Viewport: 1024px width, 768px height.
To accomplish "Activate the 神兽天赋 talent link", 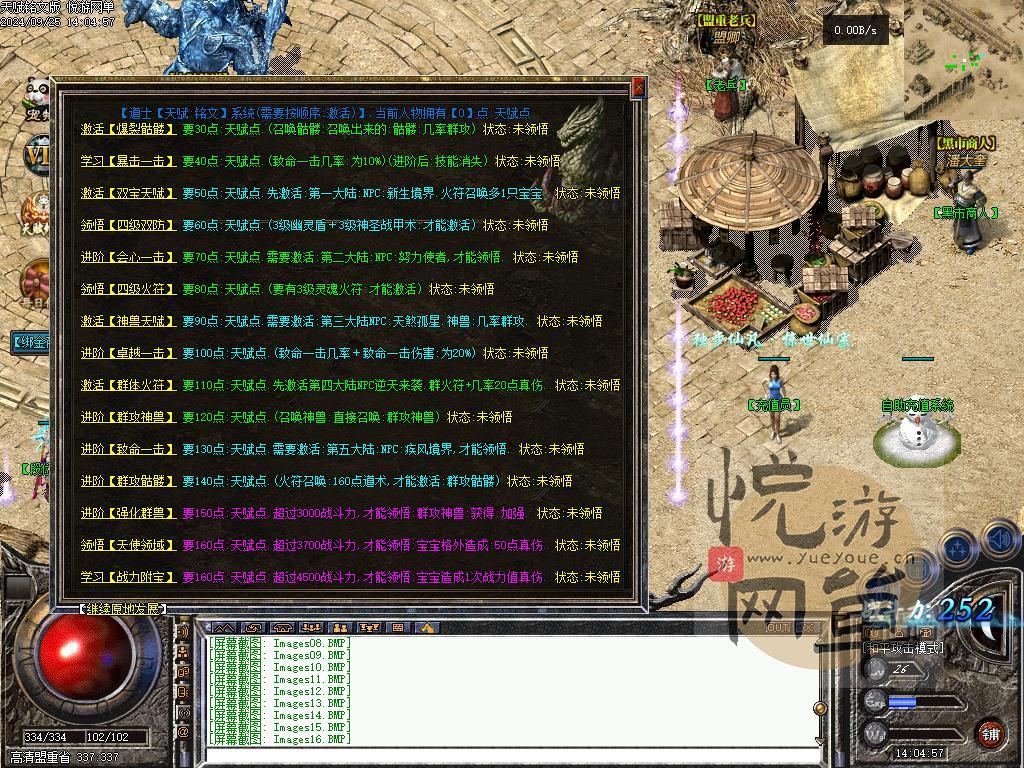I will tap(128, 321).
